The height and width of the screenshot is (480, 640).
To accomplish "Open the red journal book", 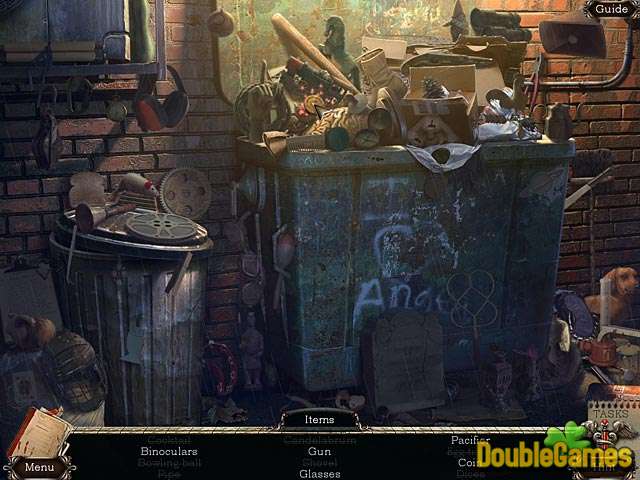I will 36,432.
